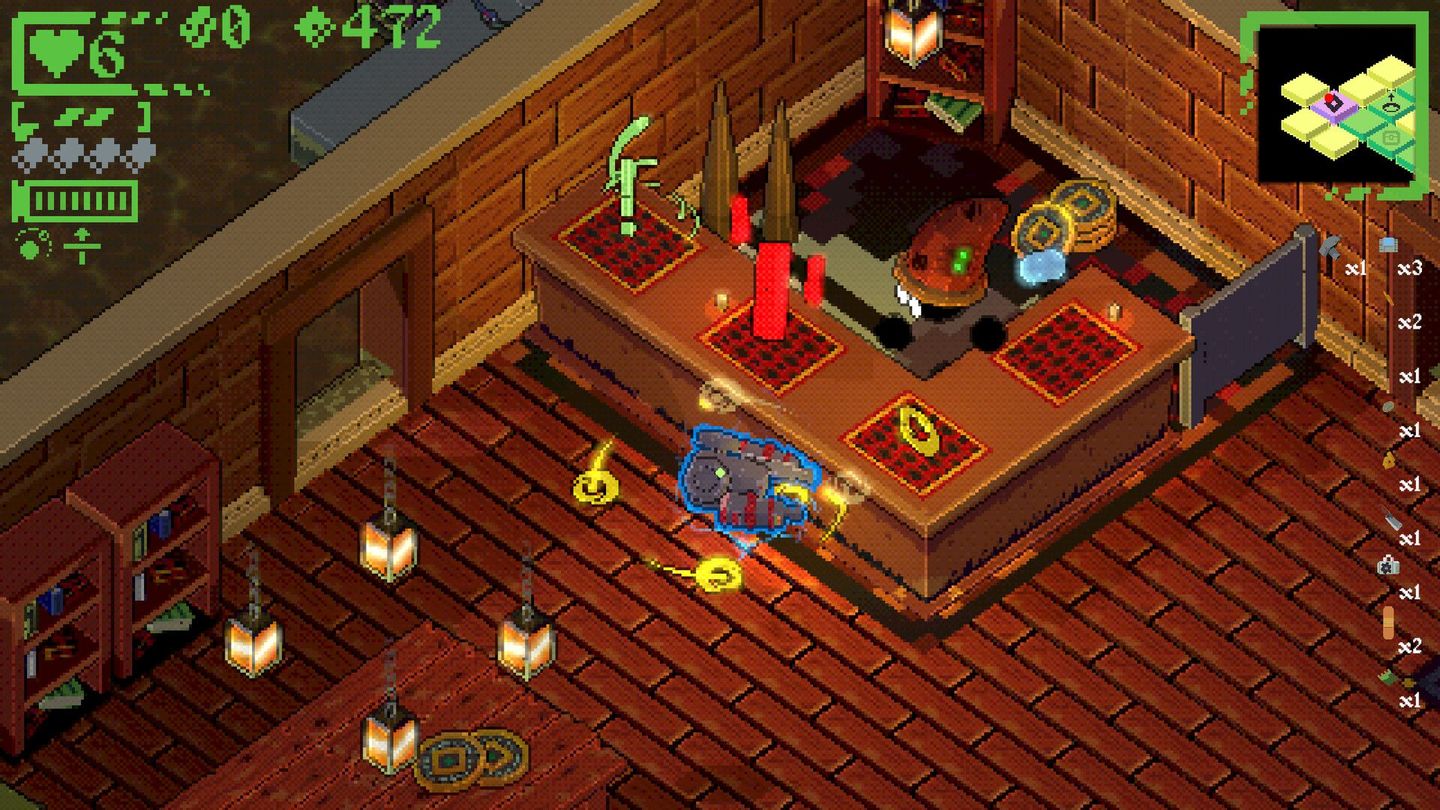Click the heart health icon showing 6
The width and height of the screenshot is (1440, 810).
[x=56, y=51]
